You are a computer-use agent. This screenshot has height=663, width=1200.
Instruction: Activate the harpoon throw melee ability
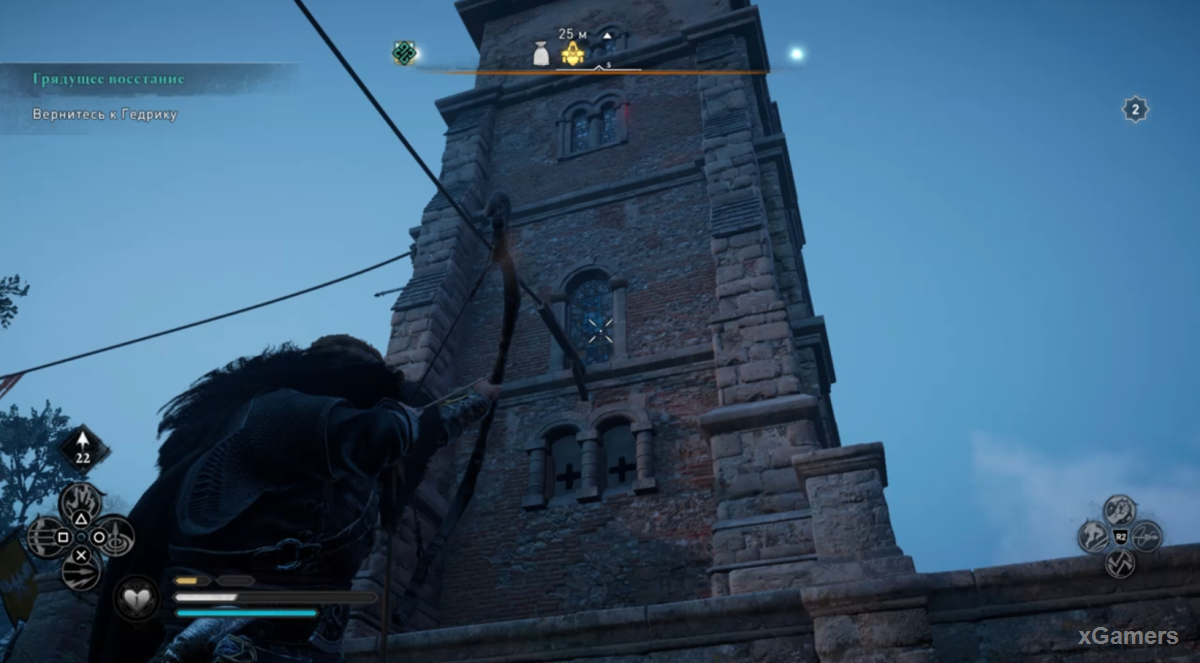point(1147,536)
